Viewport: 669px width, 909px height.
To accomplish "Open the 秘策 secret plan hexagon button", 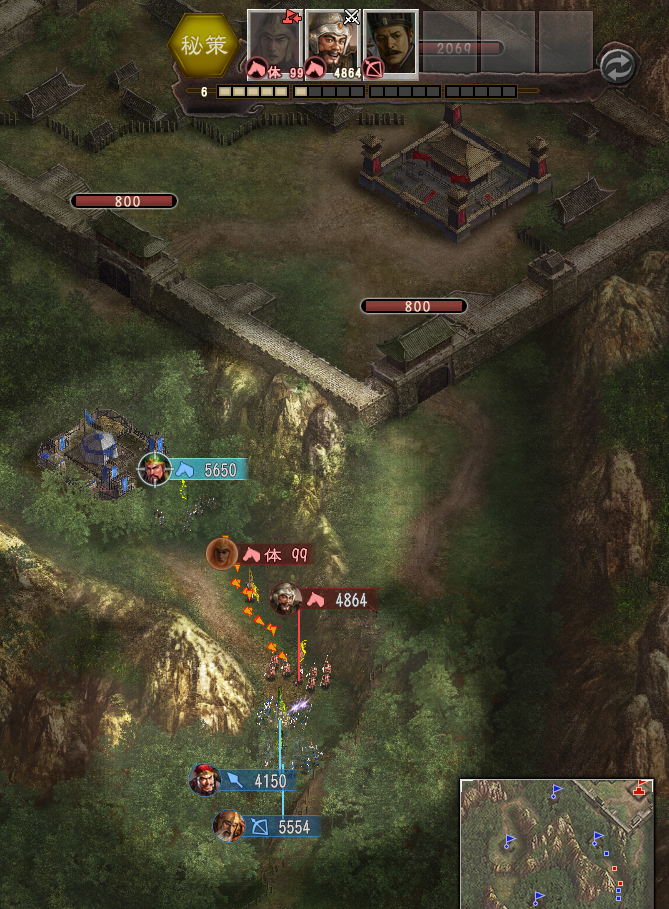I will pyautogui.click(x=204, y=44).
